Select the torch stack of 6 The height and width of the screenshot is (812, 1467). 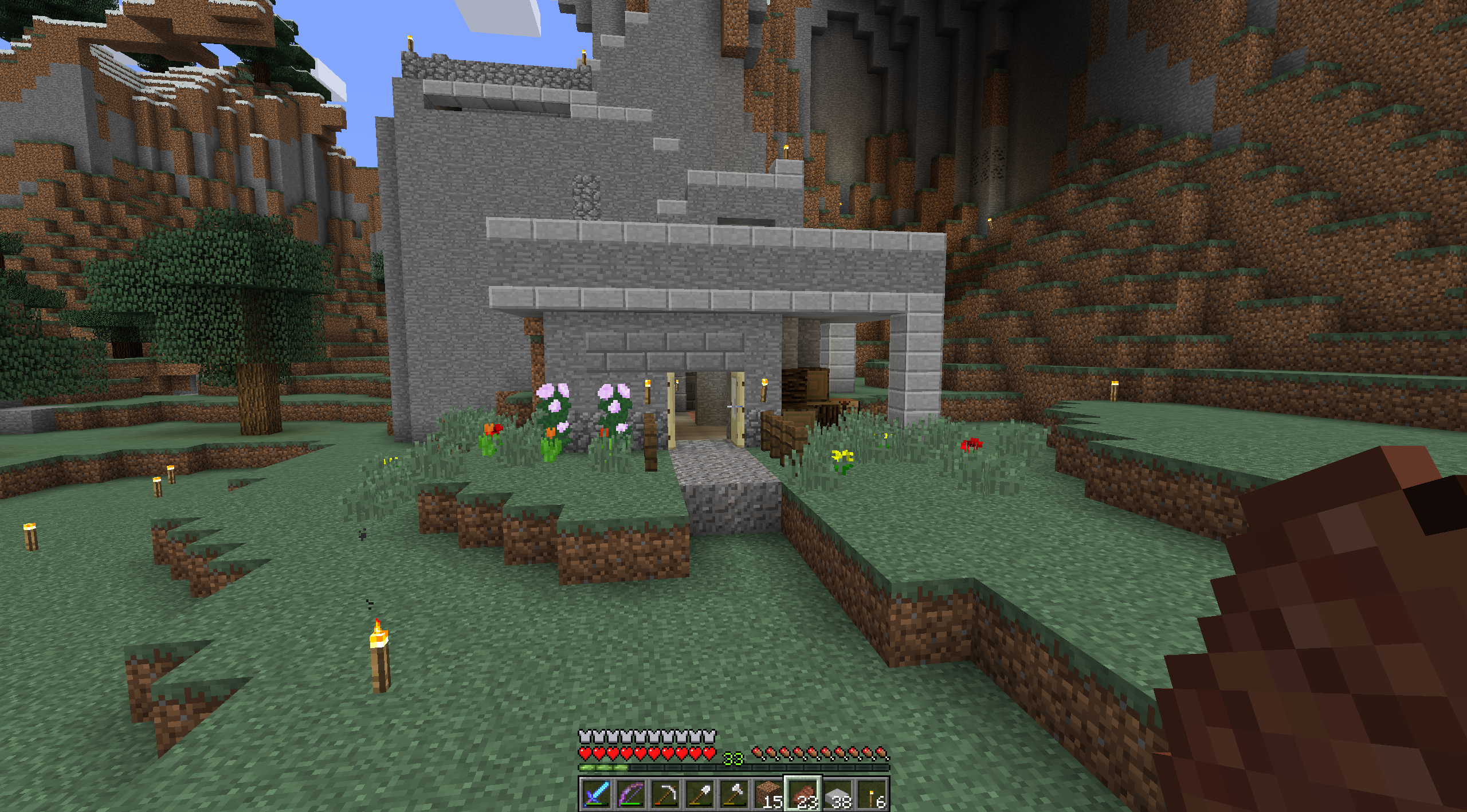click(872, 794)
